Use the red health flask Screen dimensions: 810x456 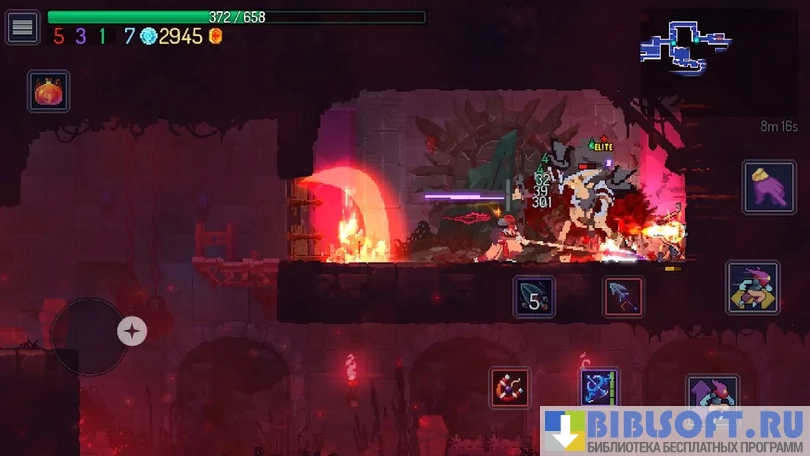48,92
